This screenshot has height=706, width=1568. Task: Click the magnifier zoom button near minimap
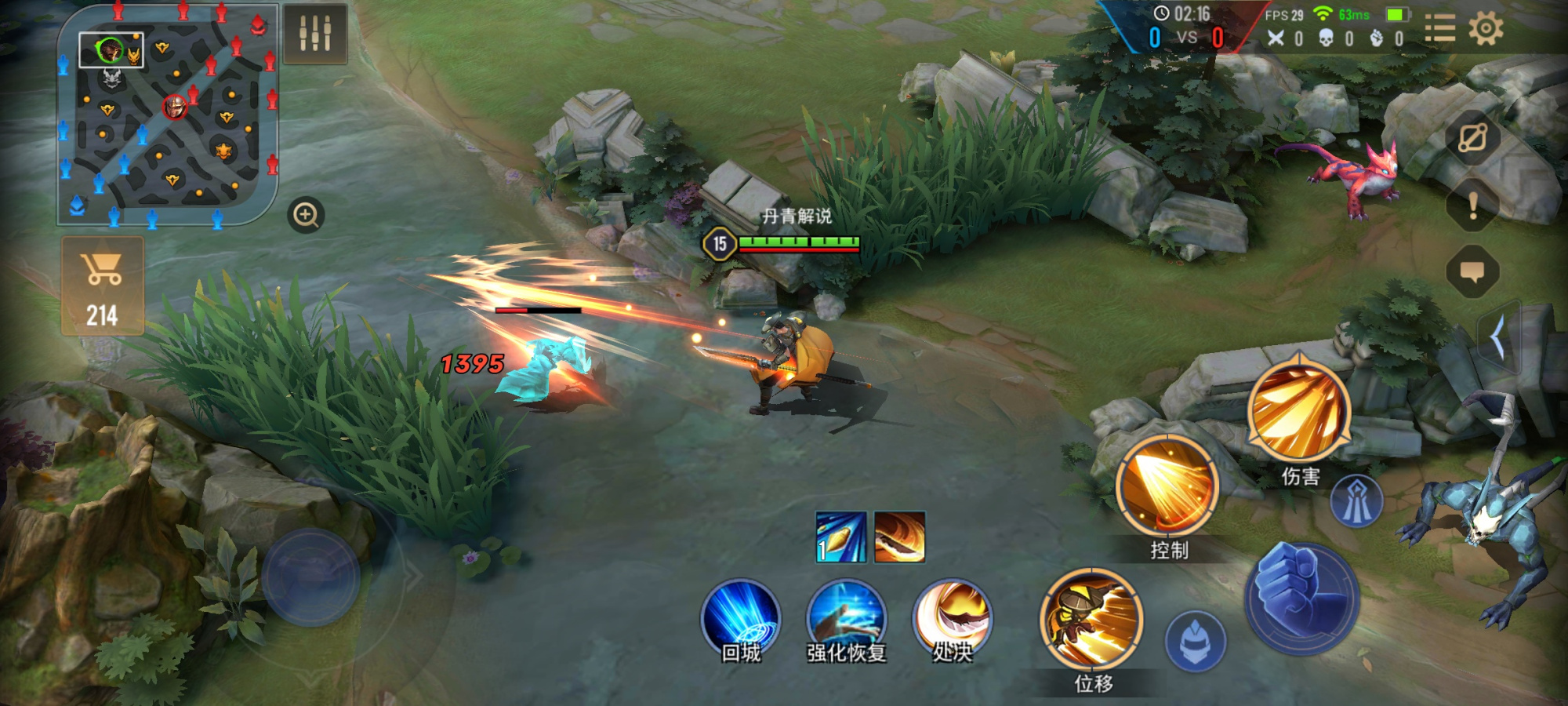306,214
